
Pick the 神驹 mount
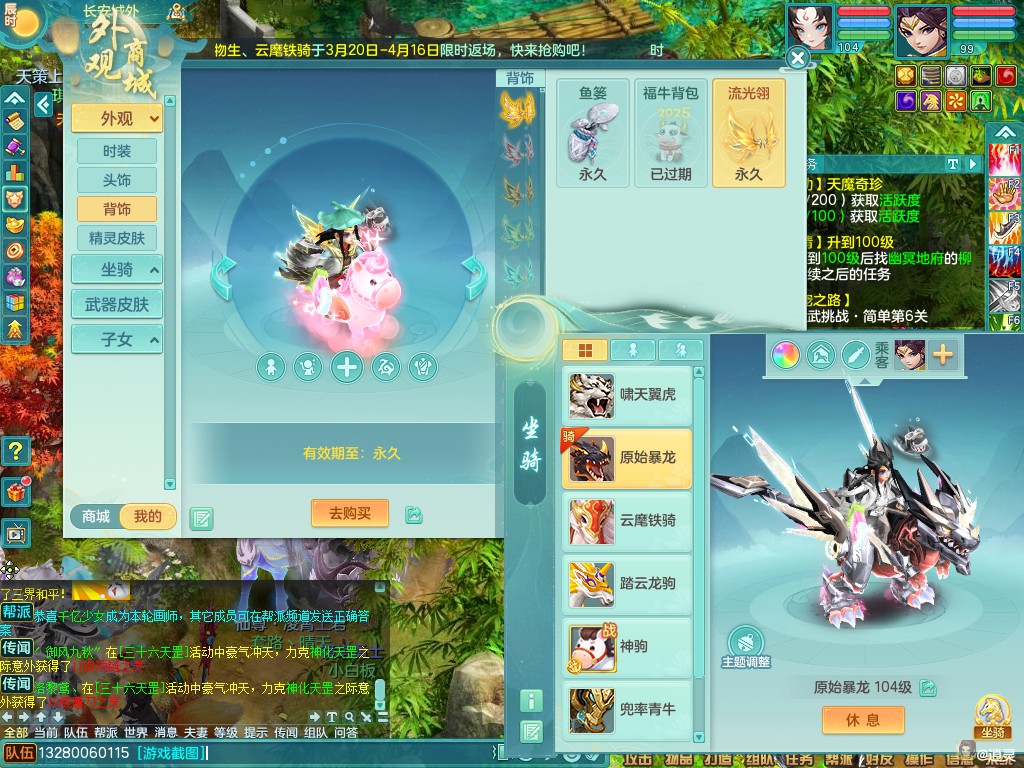click(627, 647)
